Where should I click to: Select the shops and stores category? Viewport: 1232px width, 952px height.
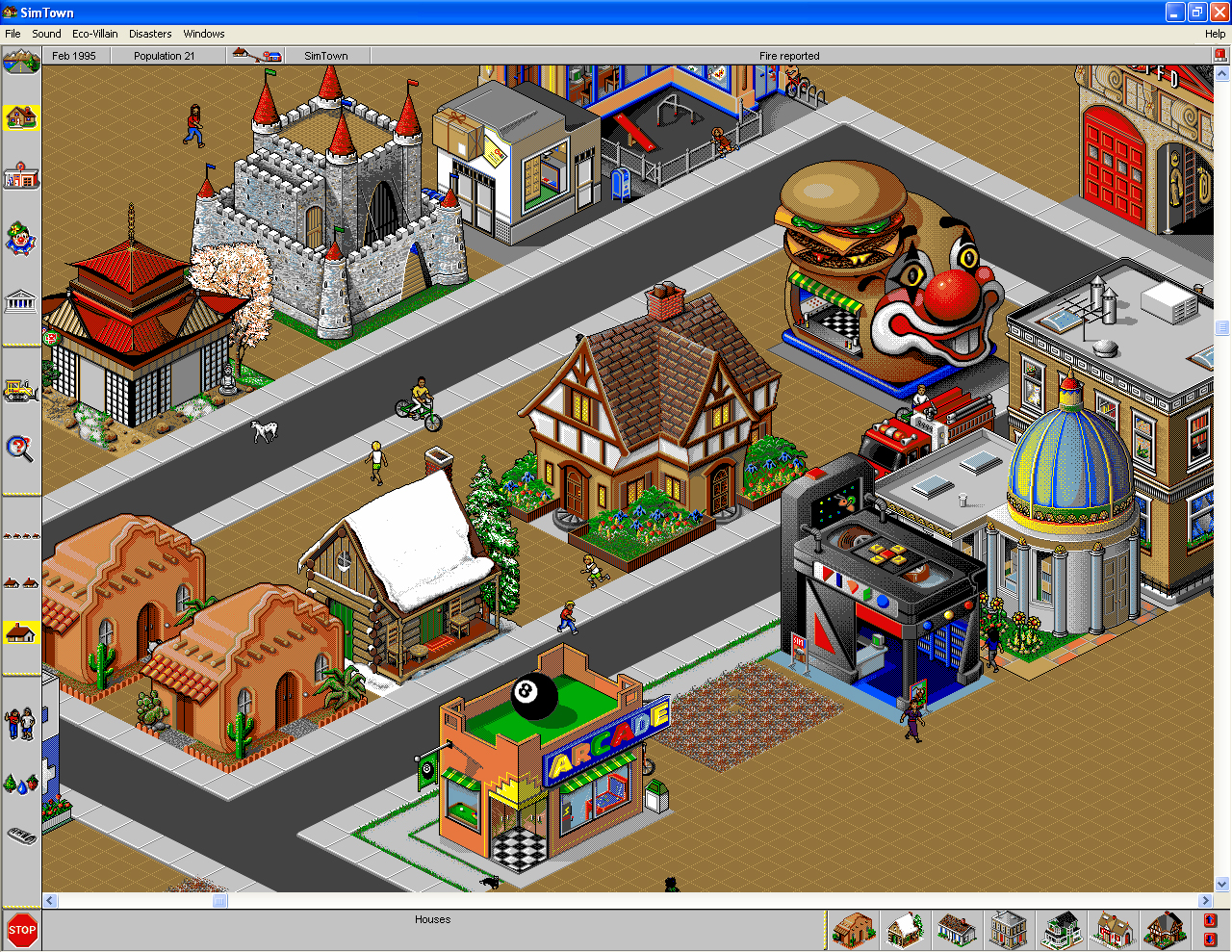(x=21, y=175)
